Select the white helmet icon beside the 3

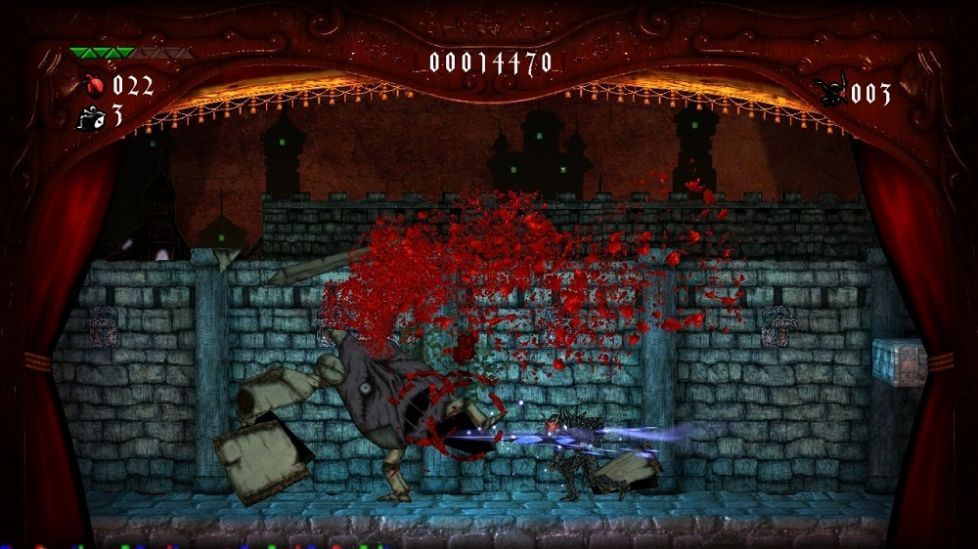point(90,117)
